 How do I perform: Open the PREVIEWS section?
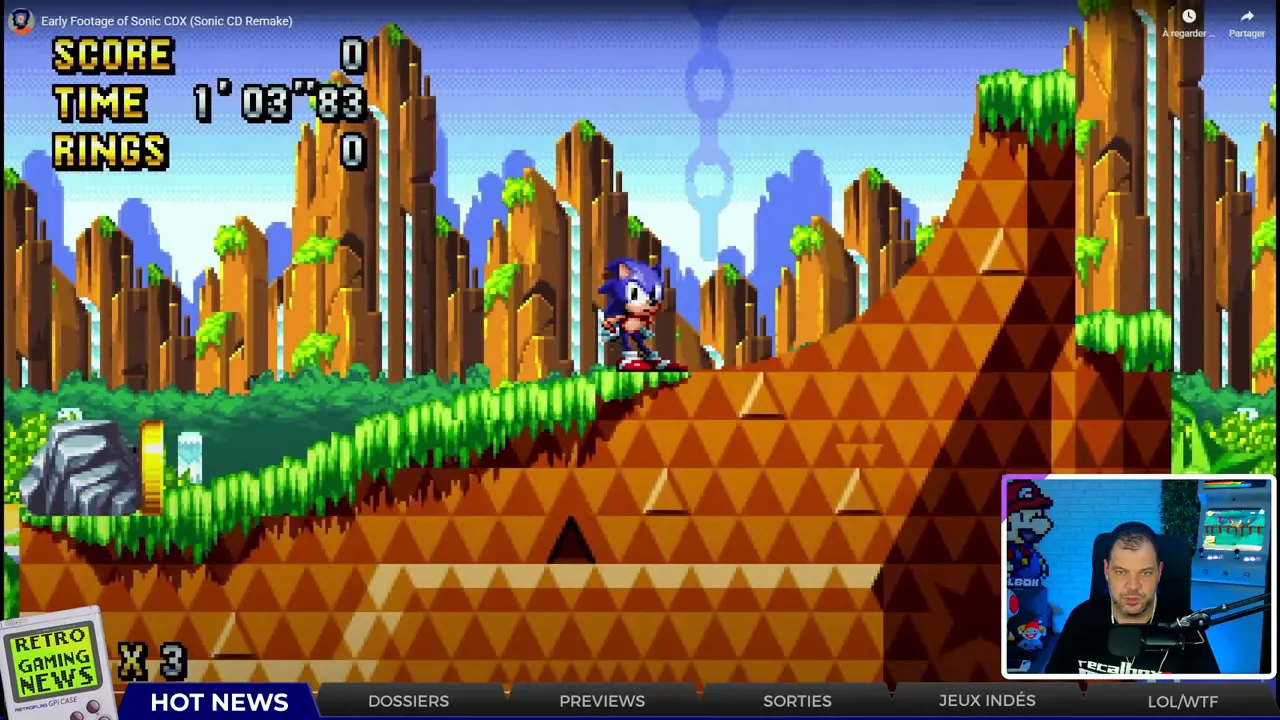[x=601, y=701]
